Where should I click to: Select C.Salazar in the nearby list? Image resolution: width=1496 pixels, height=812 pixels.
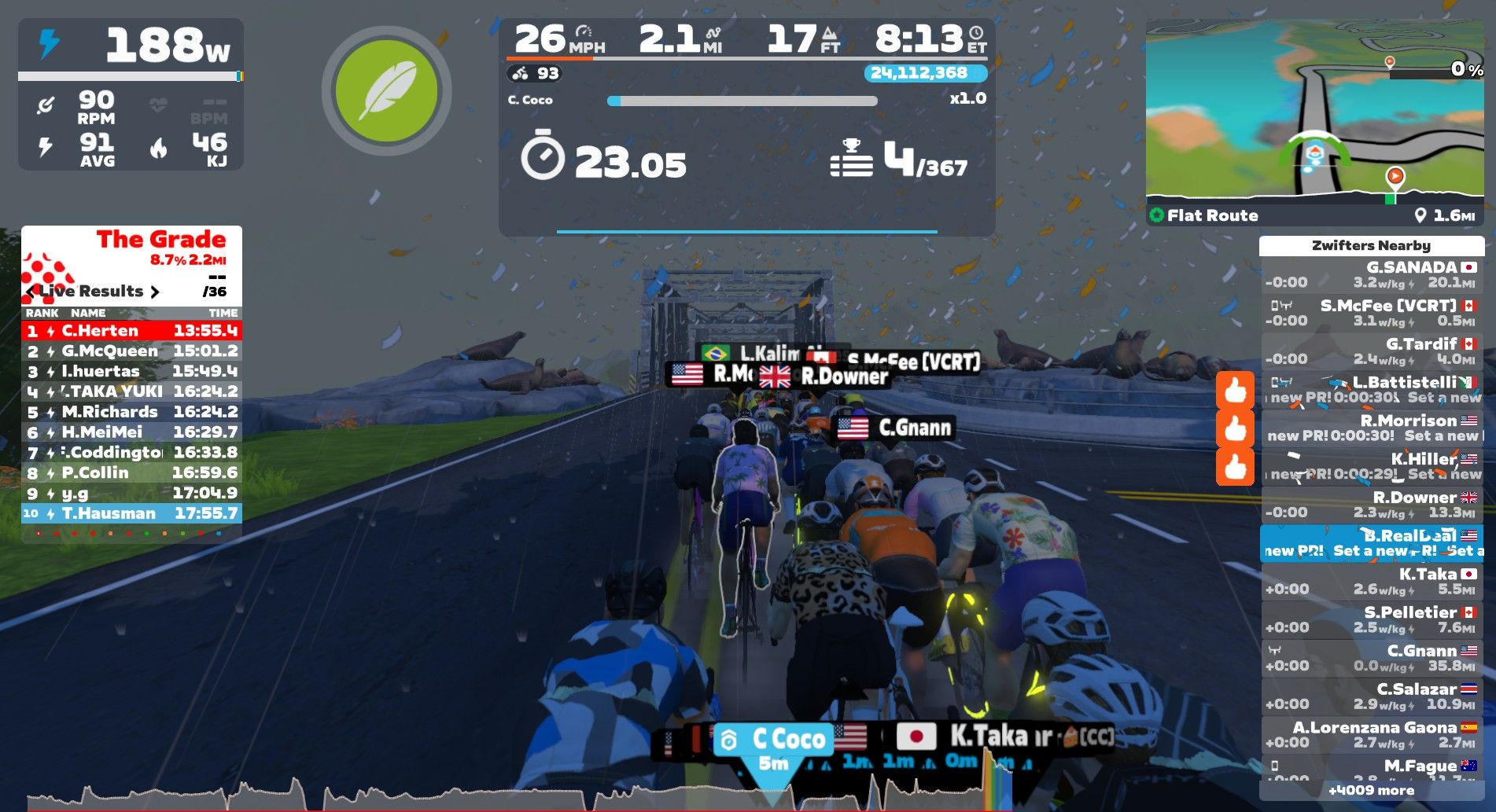(x=1372, y=696)
